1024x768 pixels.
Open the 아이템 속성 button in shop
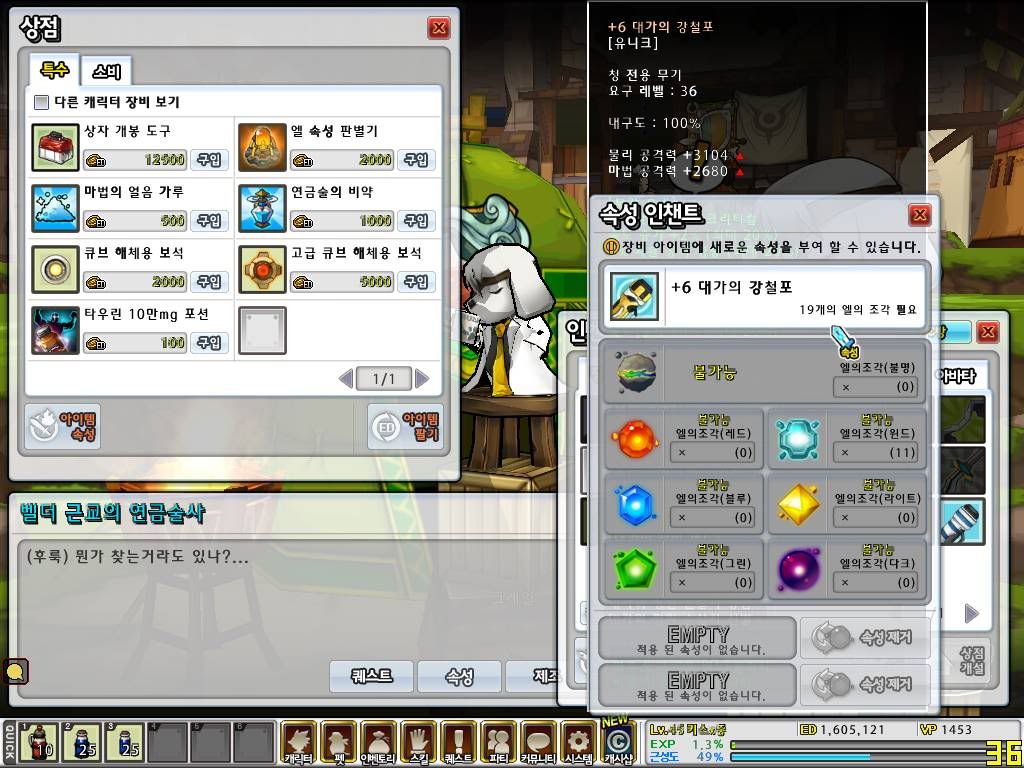[62, 427]
